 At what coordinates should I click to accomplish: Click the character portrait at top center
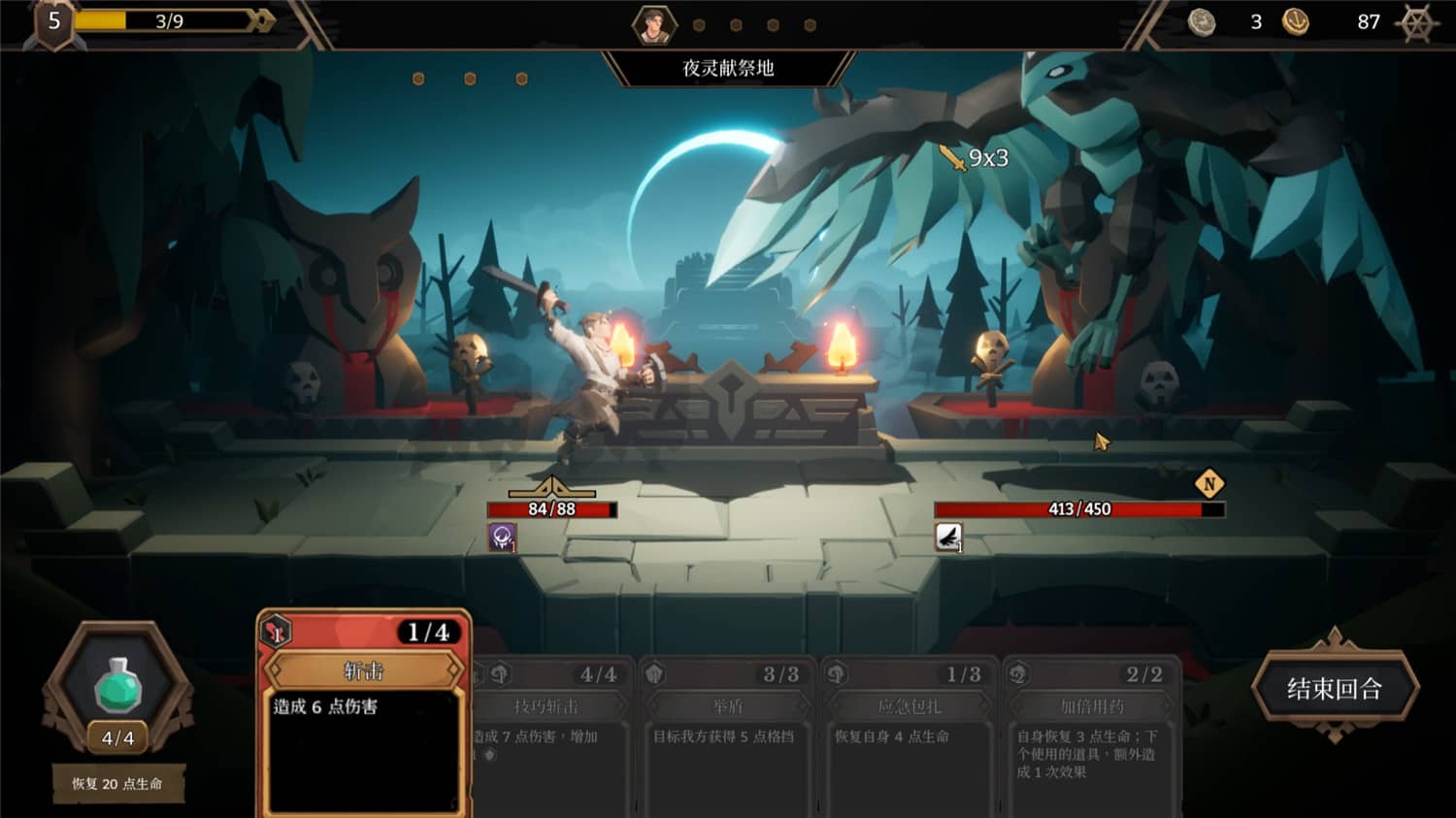point(655,24)
